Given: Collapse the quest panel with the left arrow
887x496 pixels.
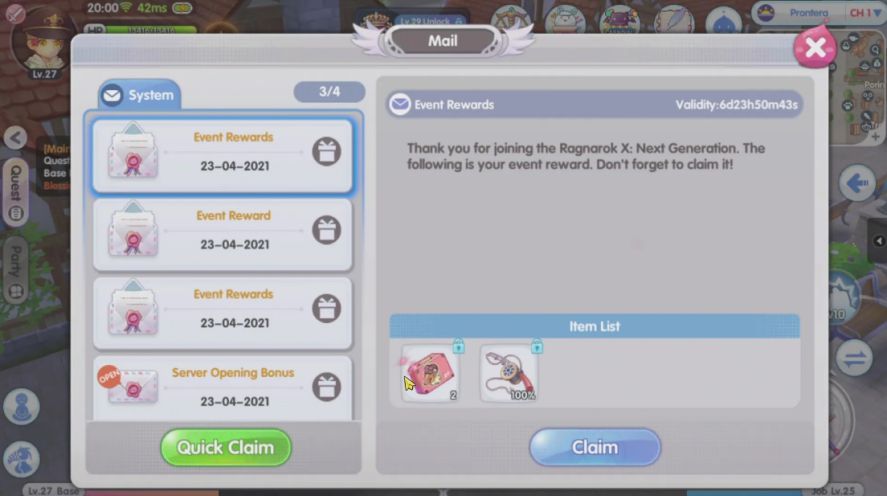Looking at the screenshot, I should tap(14, 138).
